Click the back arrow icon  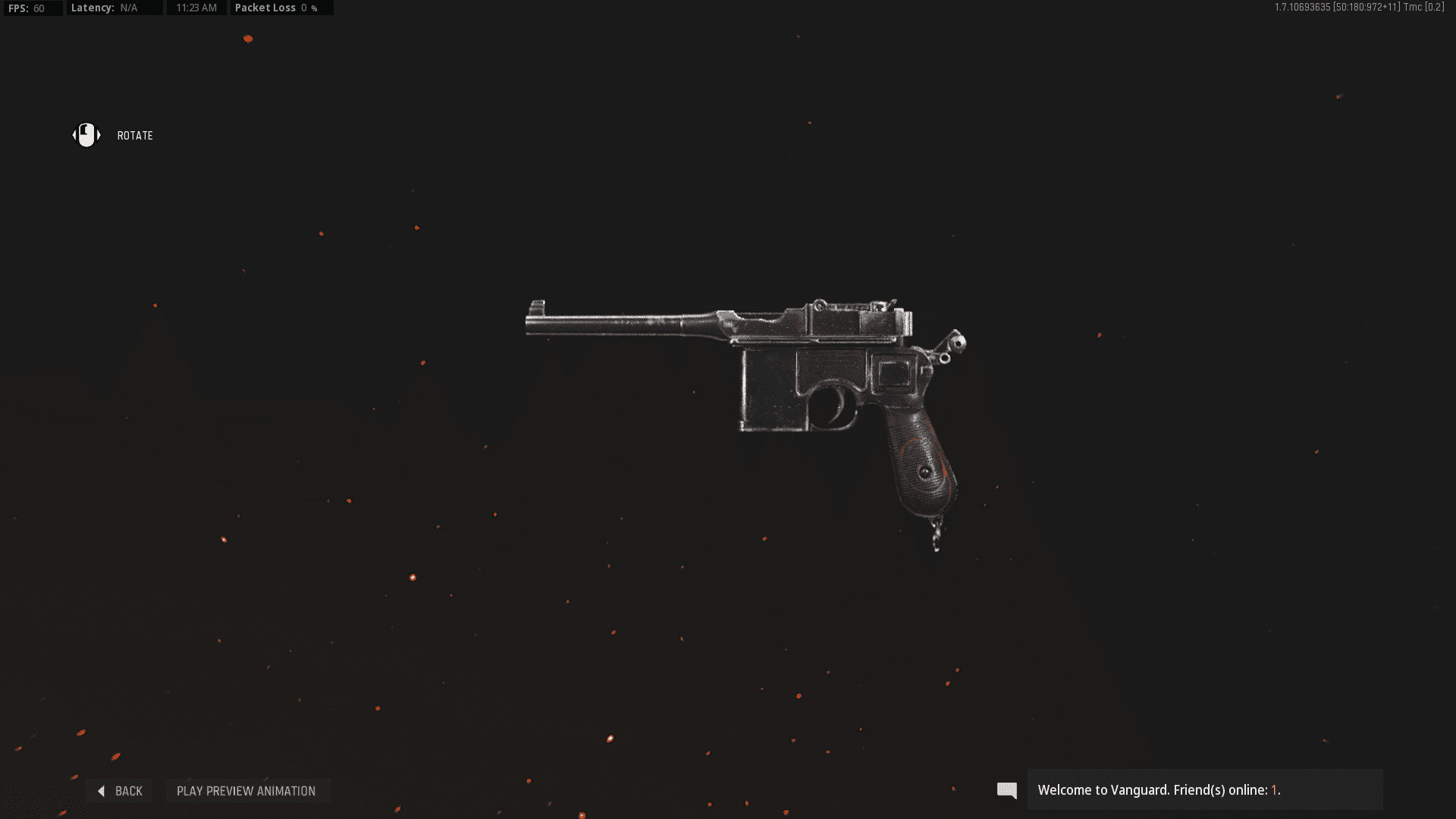101,790
